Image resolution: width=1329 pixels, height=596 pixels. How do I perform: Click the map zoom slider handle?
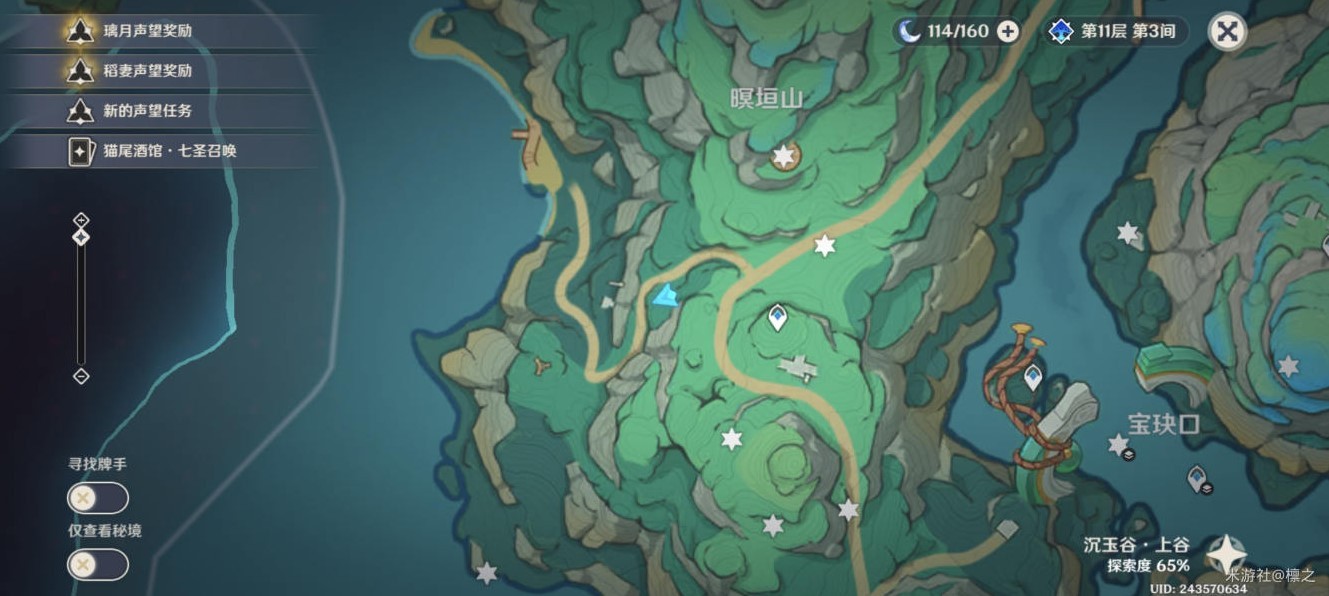coord(82,237)
